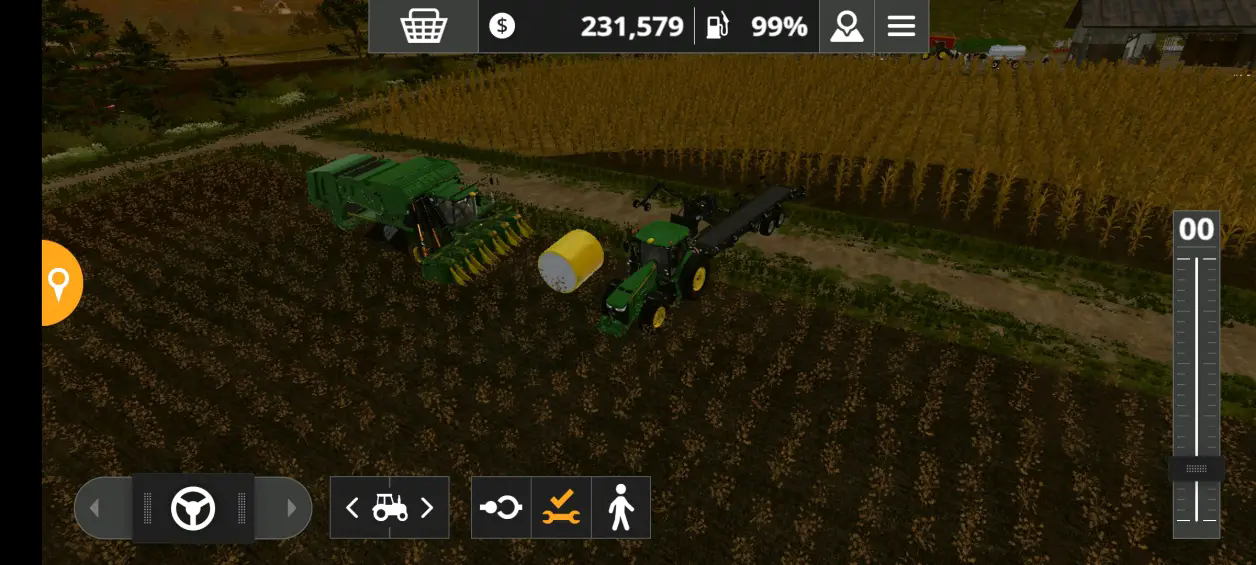The height and width of the screenshot is (565, 1256).
Task: Steer left with the left arrow
Action: (95, 508)
